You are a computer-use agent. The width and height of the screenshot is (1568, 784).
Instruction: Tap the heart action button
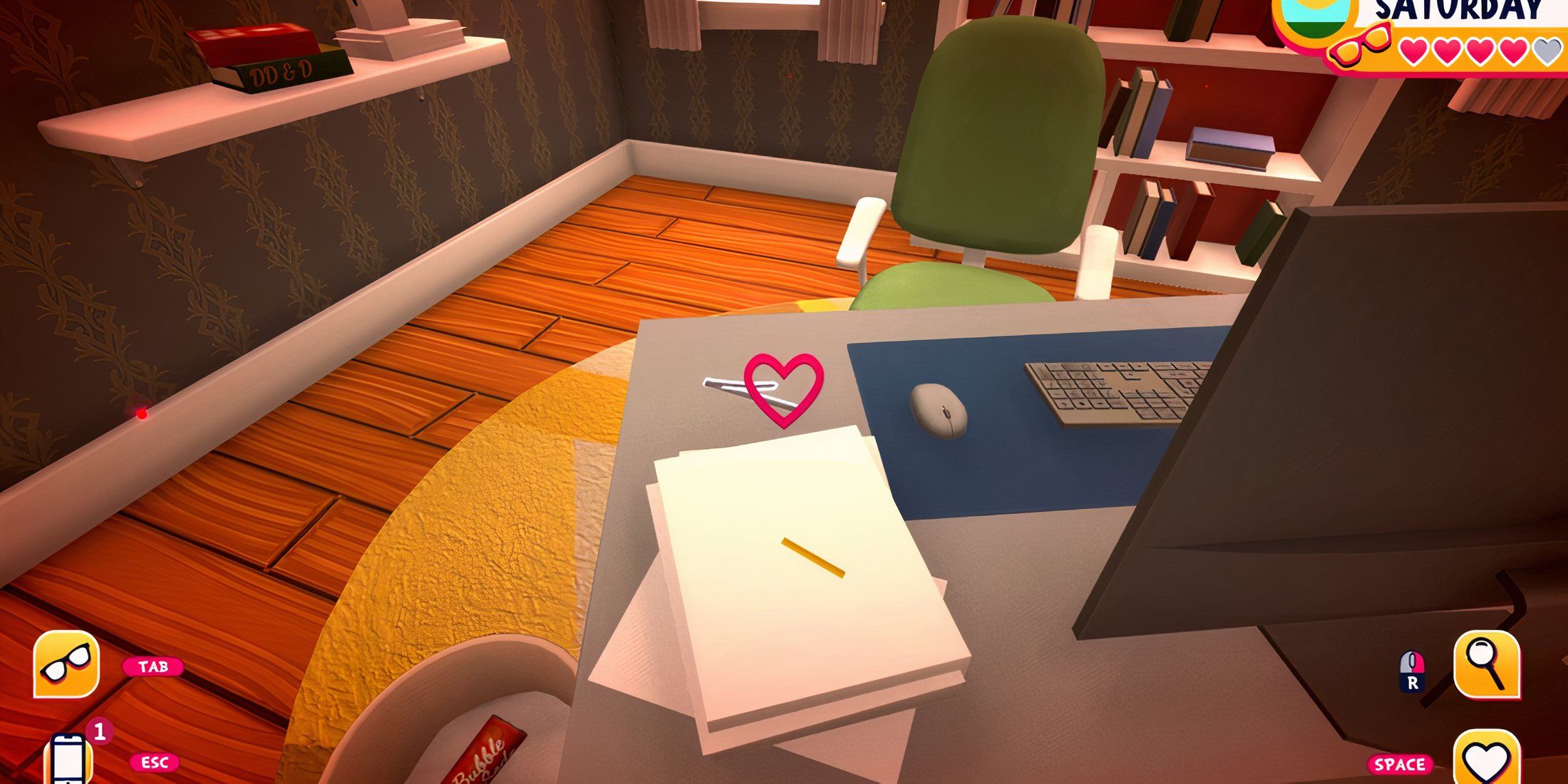pos(1487,760)
